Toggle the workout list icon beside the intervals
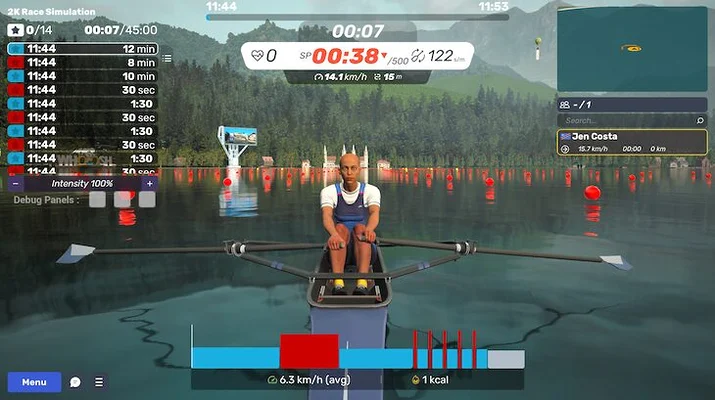Screen dimensions: 715x400 tap(167, 60)
